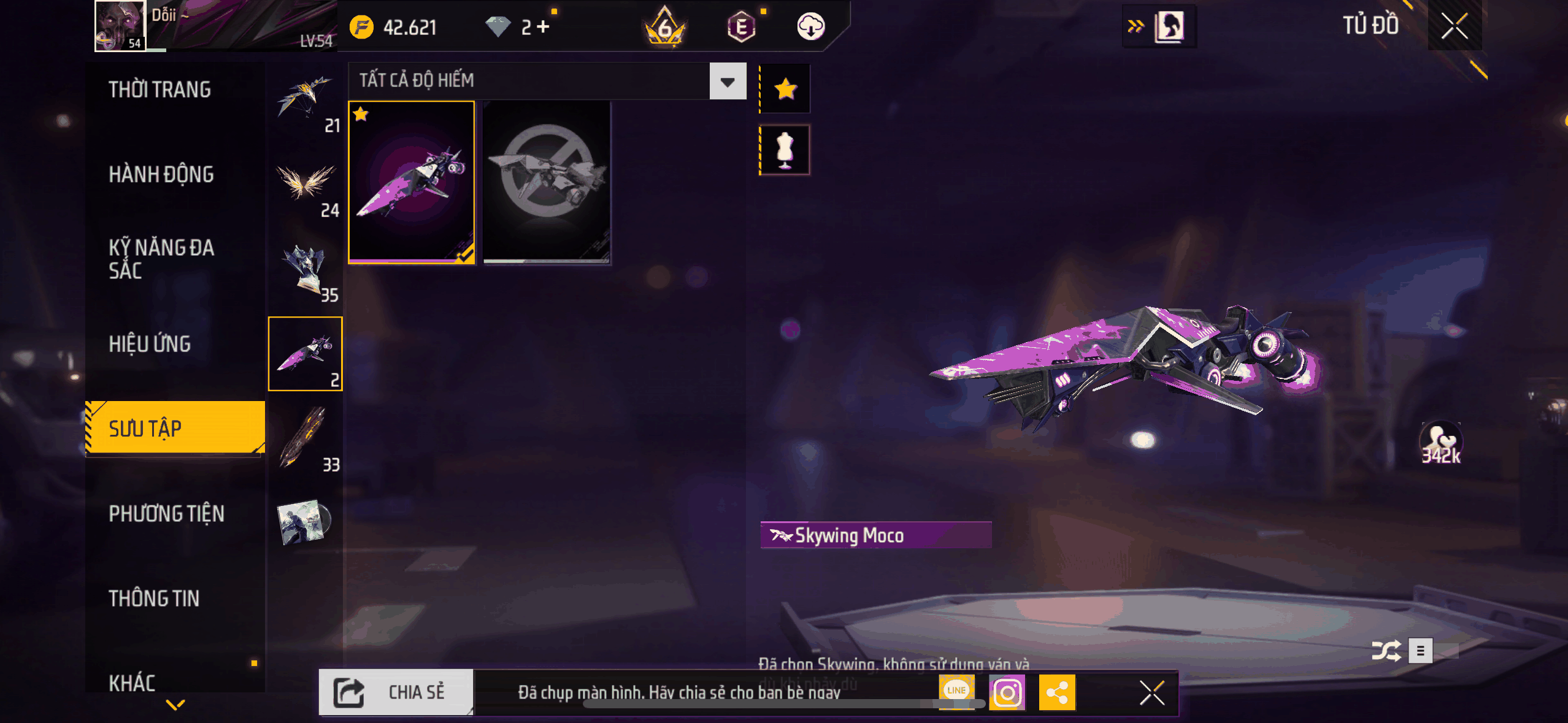Select the KỸ NĂNG ĐA SẮC tab
The width and height of the screenshot is (1568, 723).
(161, 259)
